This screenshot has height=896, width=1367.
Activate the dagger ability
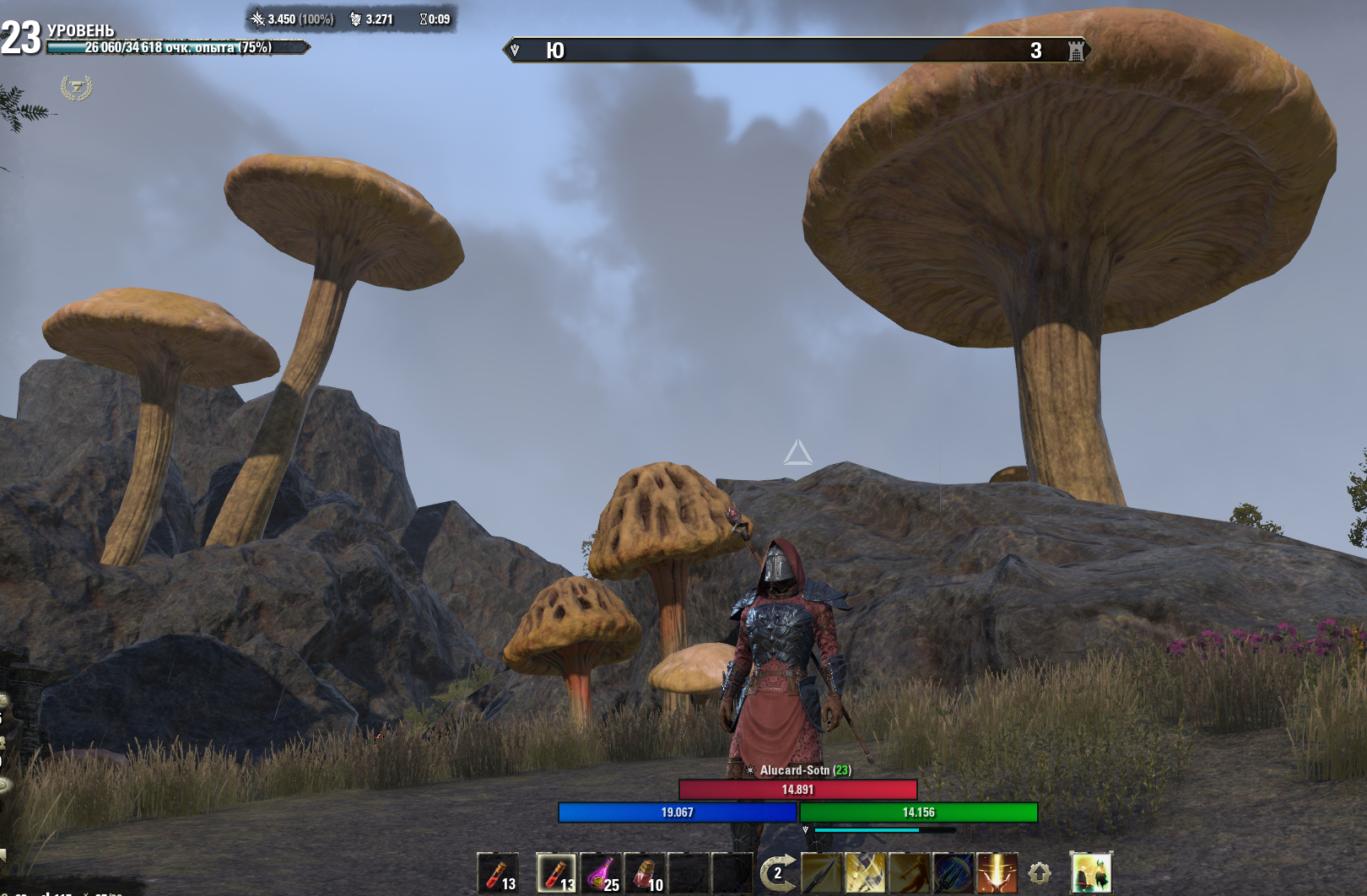[x=821, y=873]
